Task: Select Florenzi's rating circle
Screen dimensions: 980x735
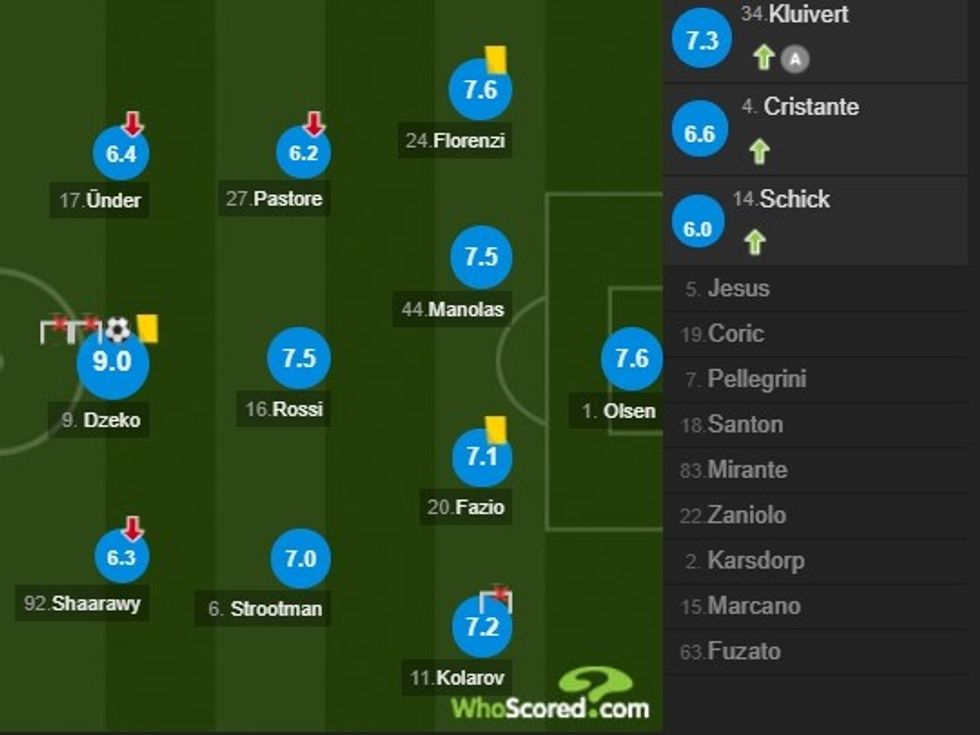Action: tap(480, 90)
